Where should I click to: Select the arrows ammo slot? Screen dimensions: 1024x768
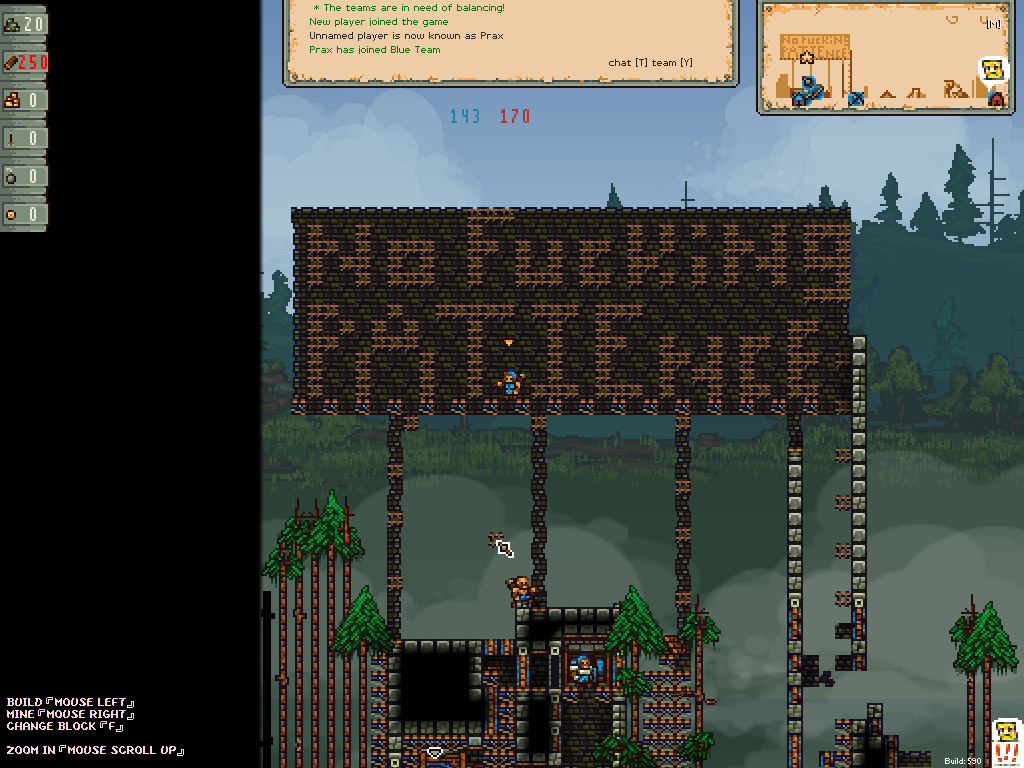point(24,138)
